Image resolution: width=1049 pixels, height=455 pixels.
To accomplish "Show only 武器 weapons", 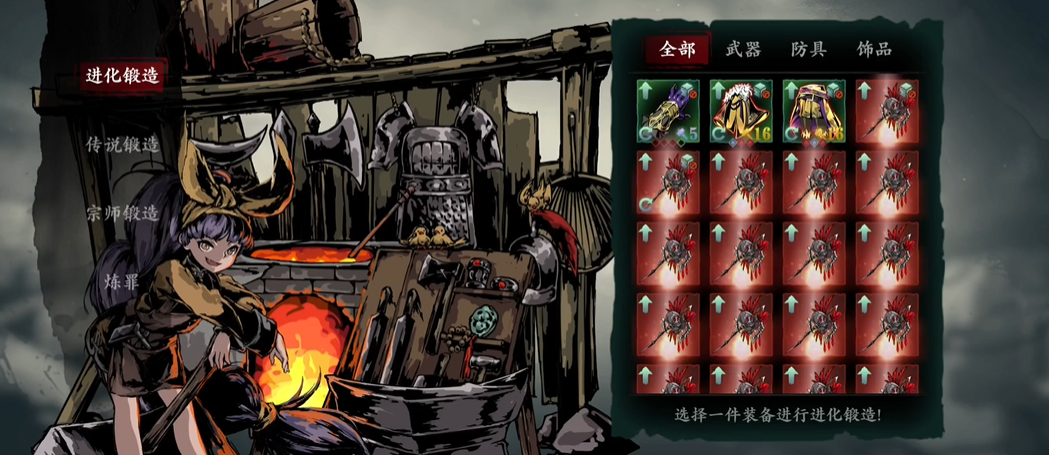I will 743,49.
